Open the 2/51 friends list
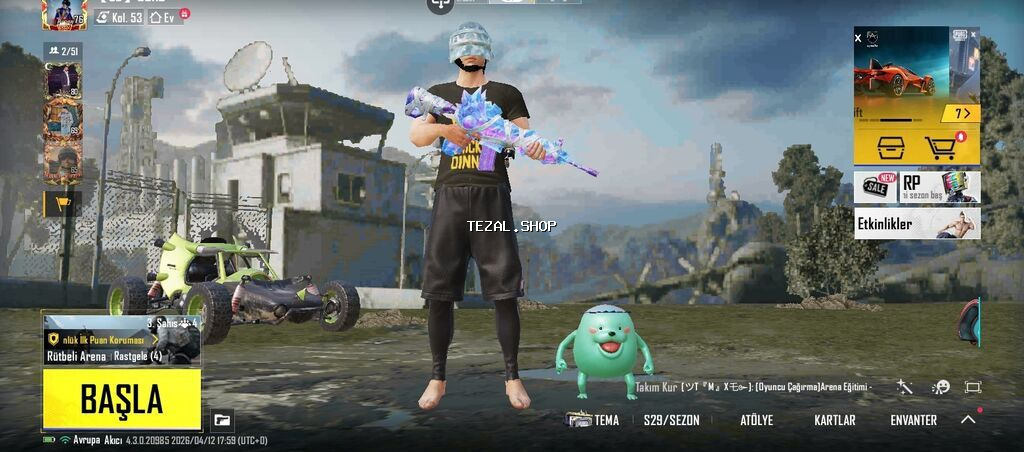The width and height of the screenshot is (1024, 452). coord(63,50)
